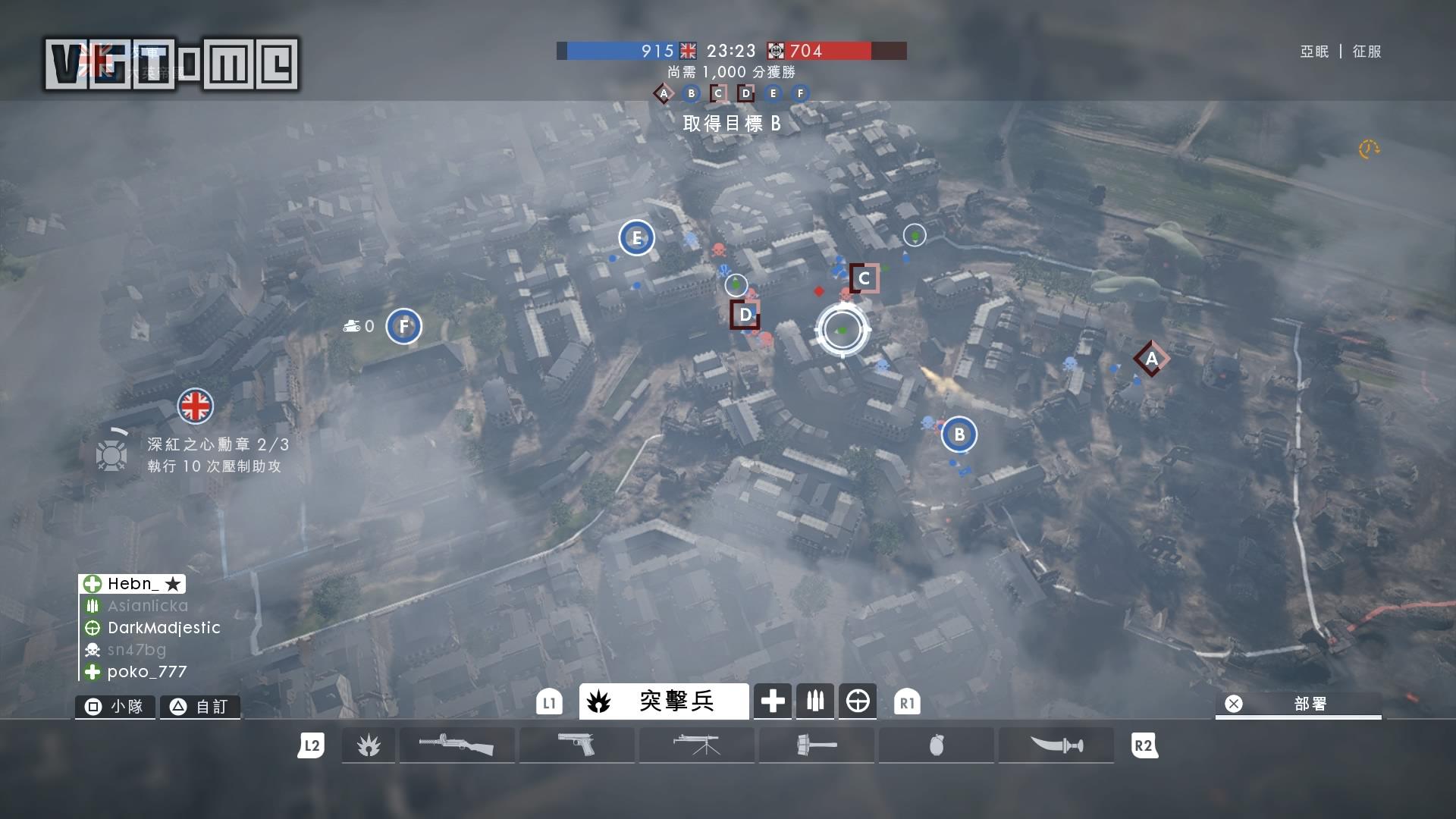The width and height of the screenshot is (1456, 819).
Task: Select the British base spawn marker
Action: (x=196, y=406)
